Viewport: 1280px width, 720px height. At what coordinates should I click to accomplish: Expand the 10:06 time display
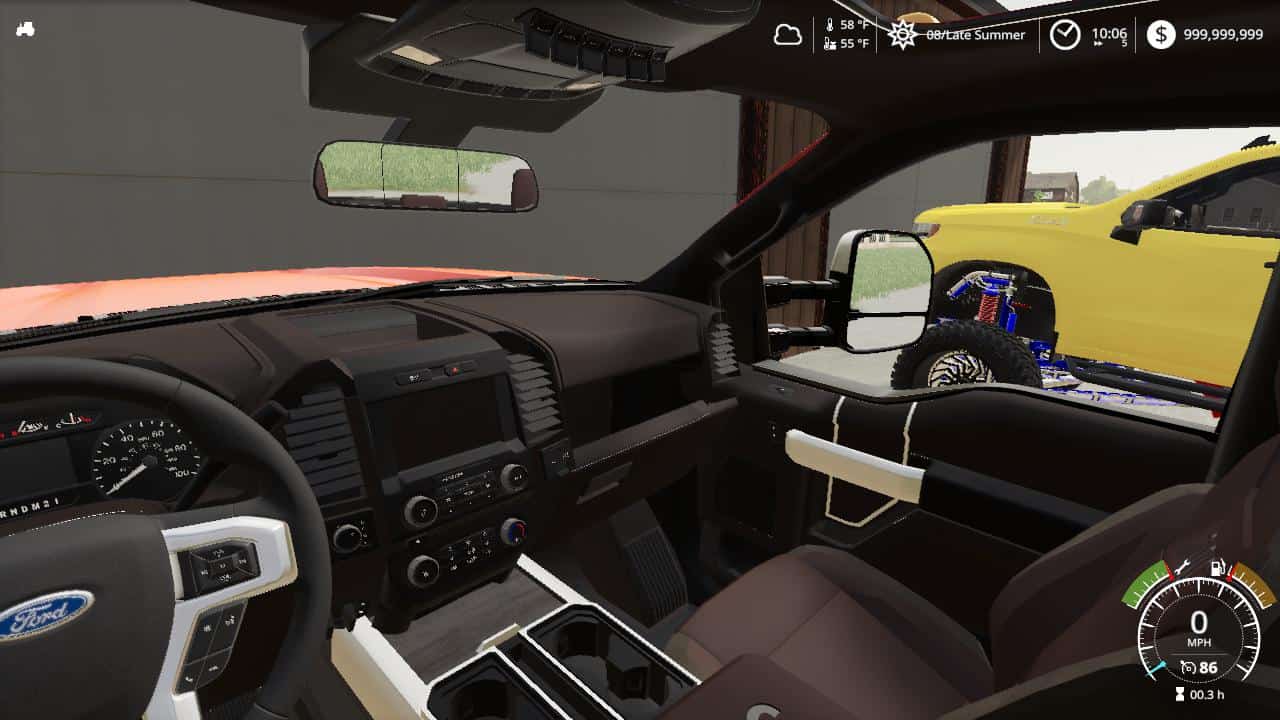pyautogui.click(x=1110, y=33)
